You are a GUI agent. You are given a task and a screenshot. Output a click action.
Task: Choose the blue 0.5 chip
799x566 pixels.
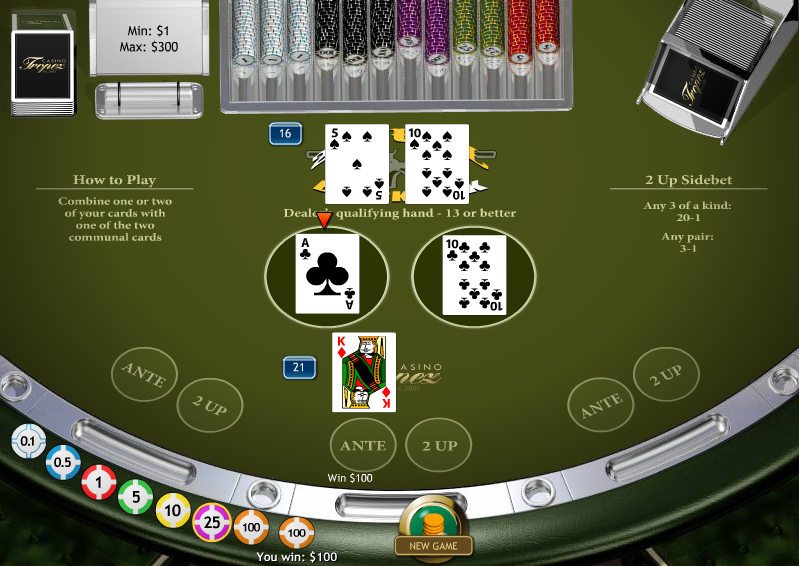coord(62,462)
